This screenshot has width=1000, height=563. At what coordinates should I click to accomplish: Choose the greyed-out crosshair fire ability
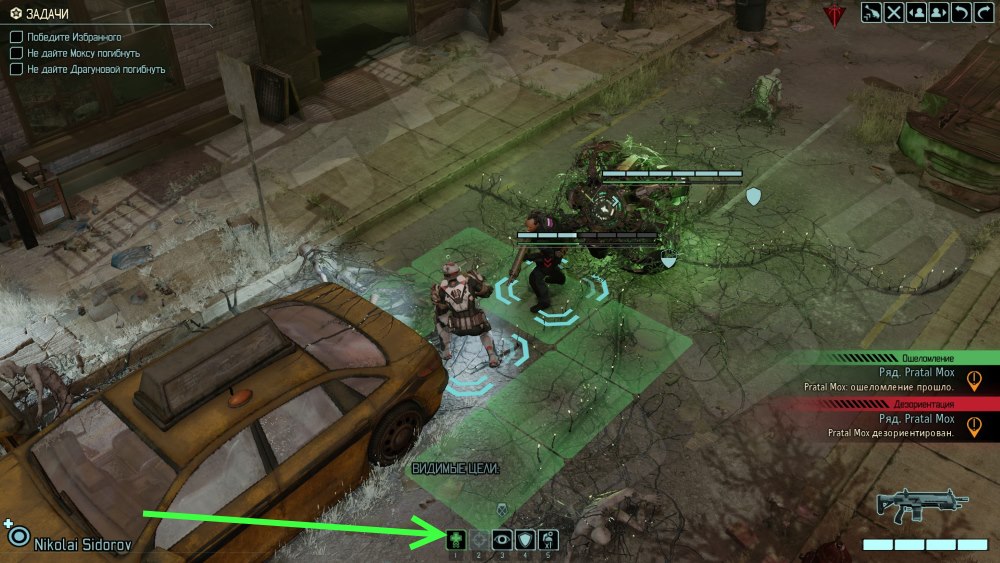point(479,539)
